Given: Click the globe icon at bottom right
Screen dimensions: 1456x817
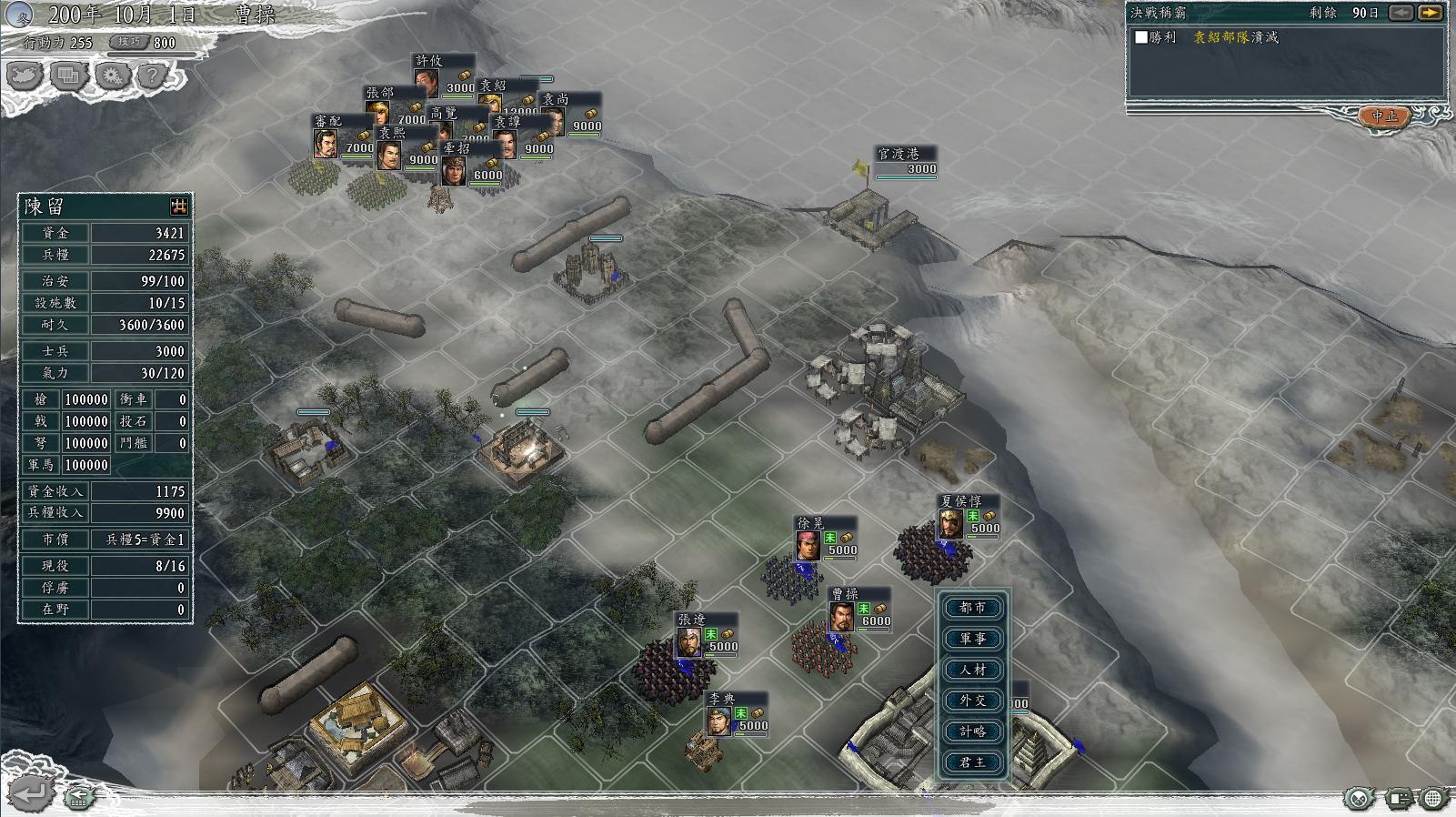Looking at the screenshot, I should 1432,799.
